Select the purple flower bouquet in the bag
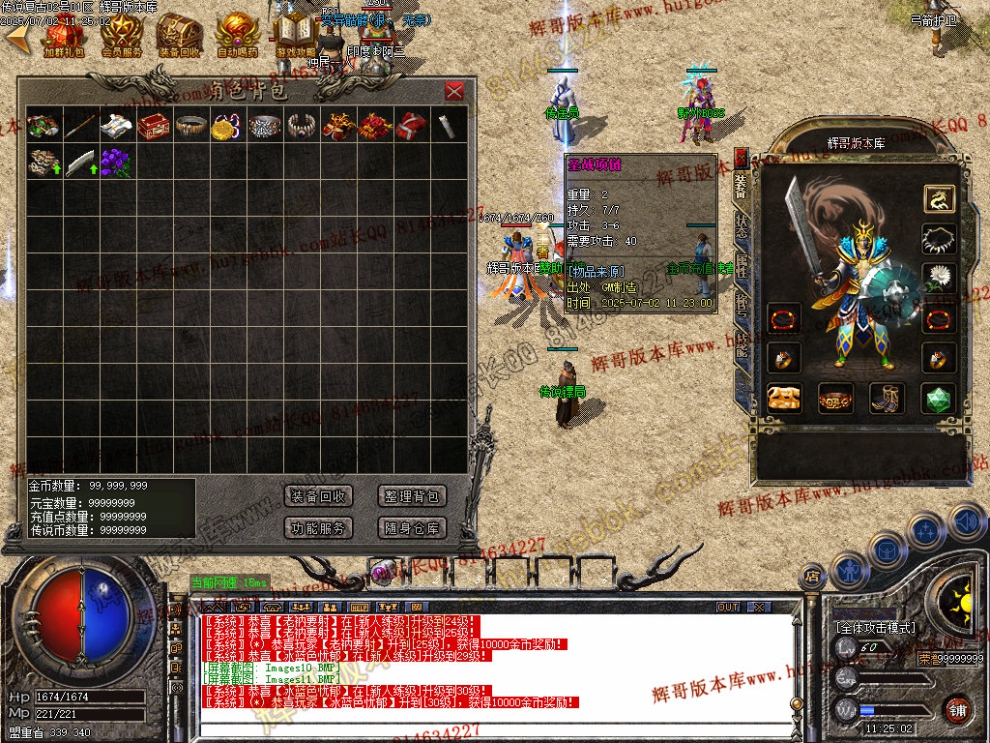Screen dimensions: 990x743 click(x=117, y=162)
